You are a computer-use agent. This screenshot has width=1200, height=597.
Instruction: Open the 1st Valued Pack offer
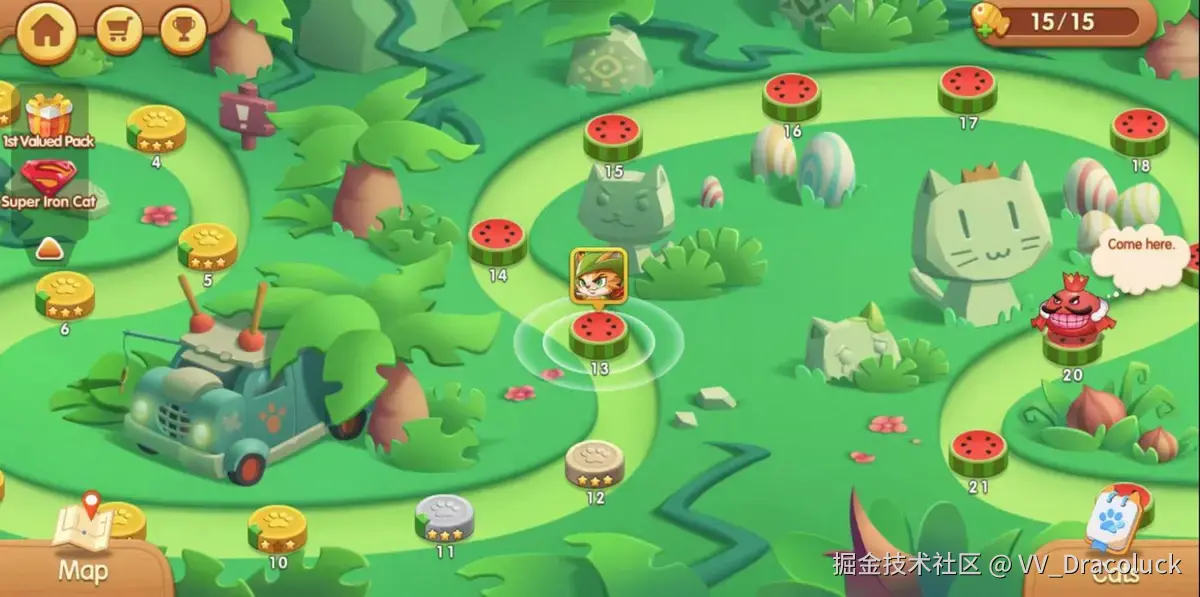tap(47, 120)
